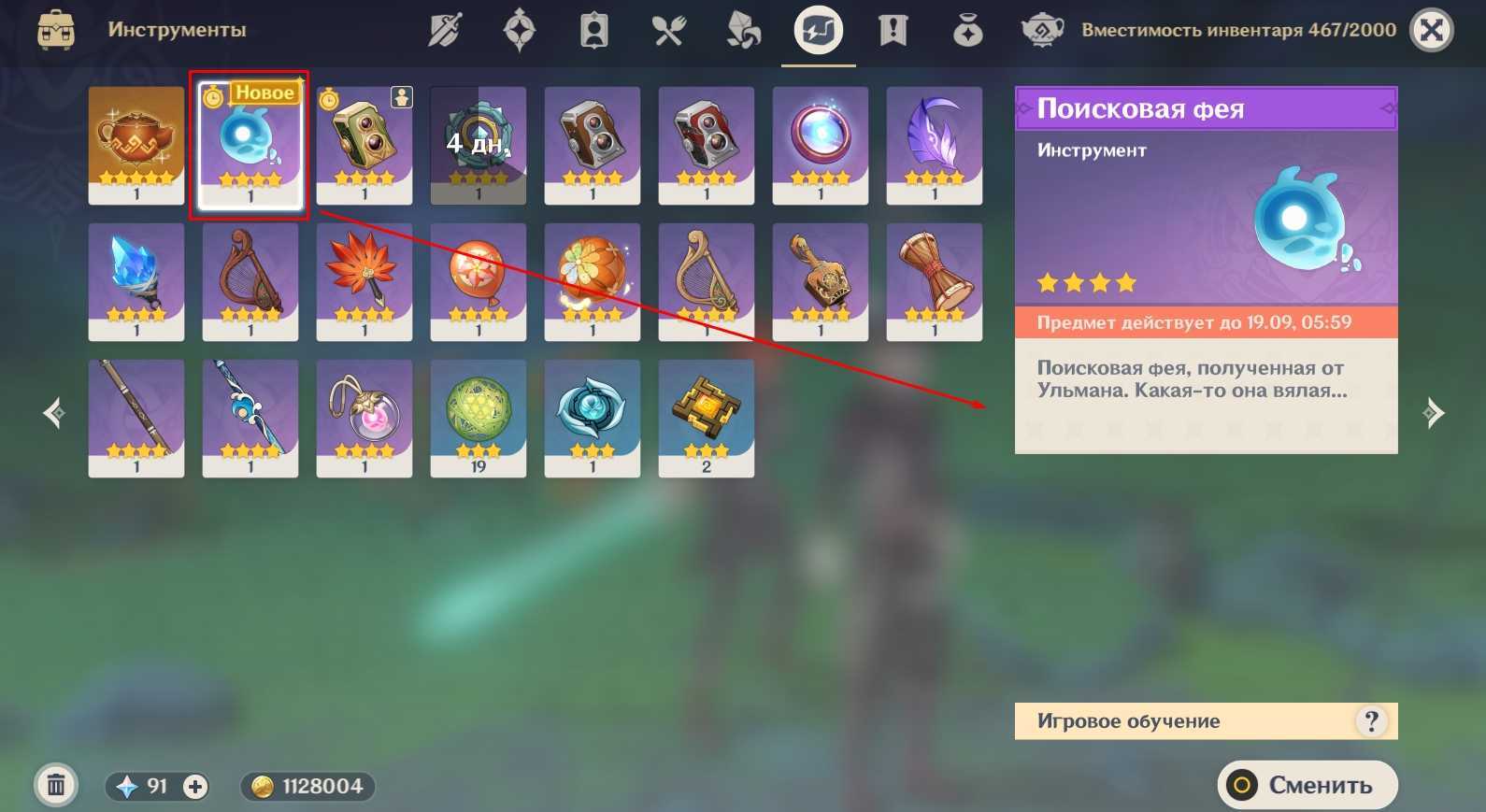This screenshot has height=812, width=1486.
Task: Switch to the food tab
Action: tap(669, 31)
